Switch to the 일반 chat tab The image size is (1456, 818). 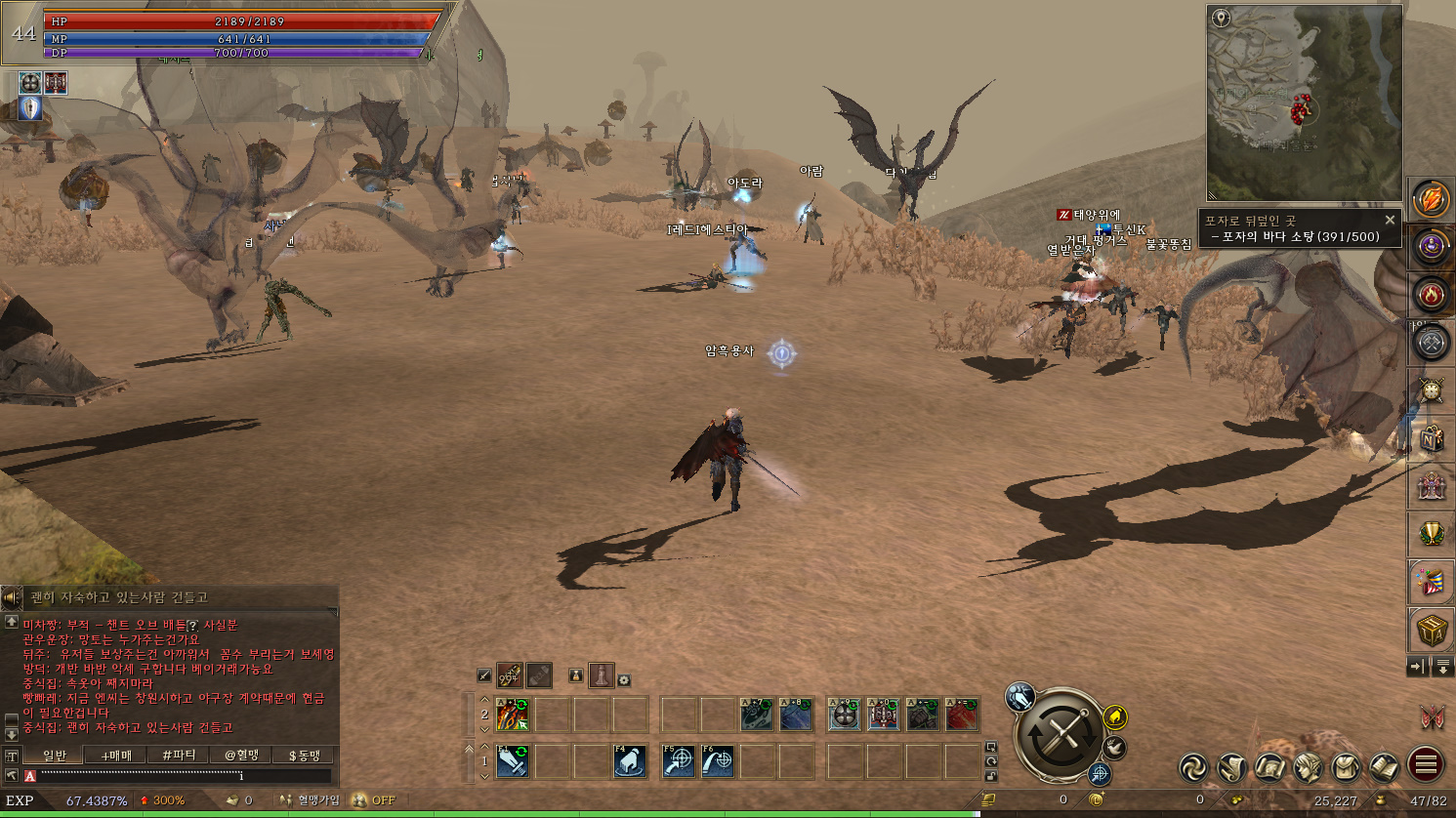pyautogui.click(x=55, y=755)
